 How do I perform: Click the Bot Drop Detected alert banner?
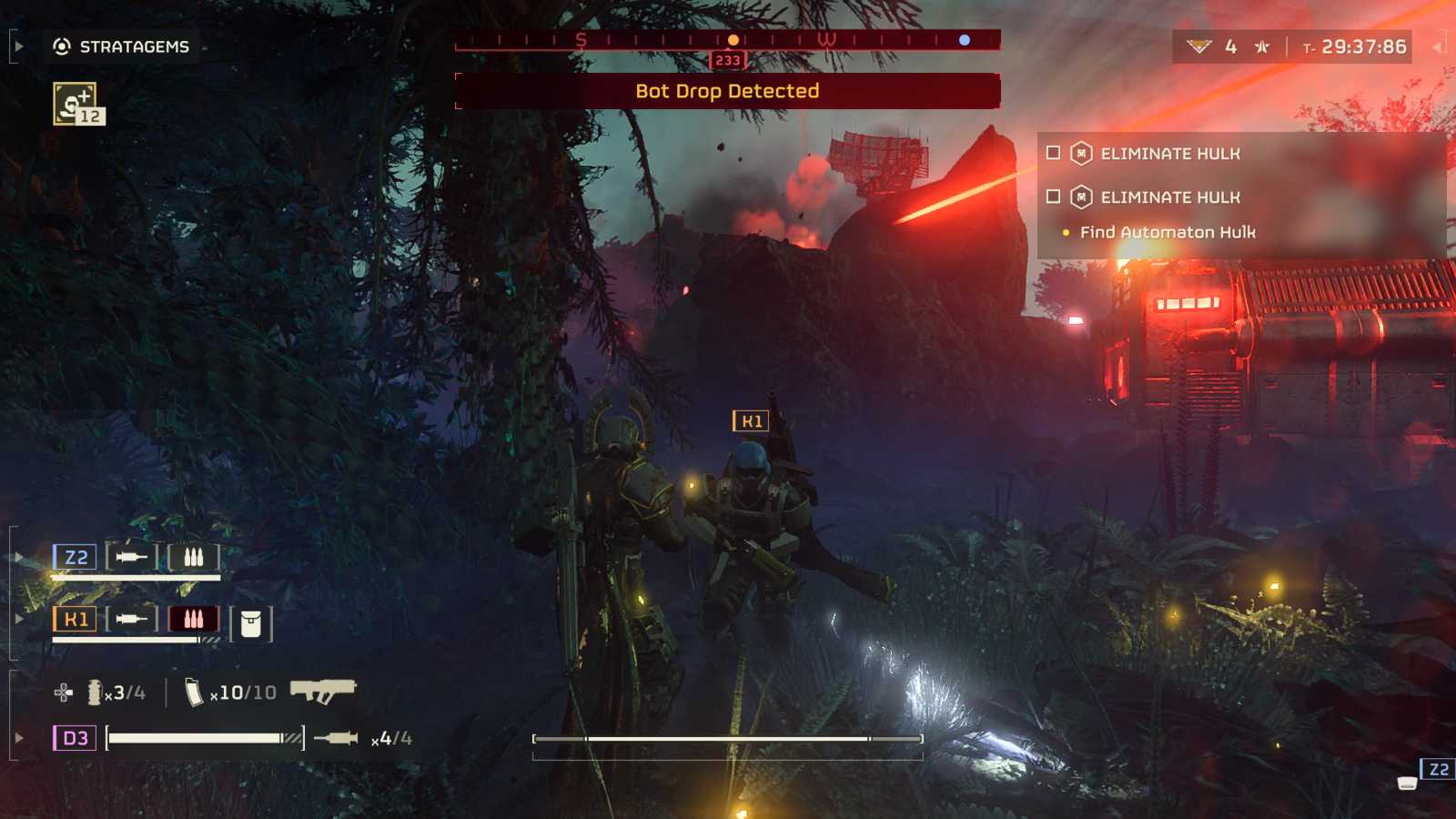[727, 91]
